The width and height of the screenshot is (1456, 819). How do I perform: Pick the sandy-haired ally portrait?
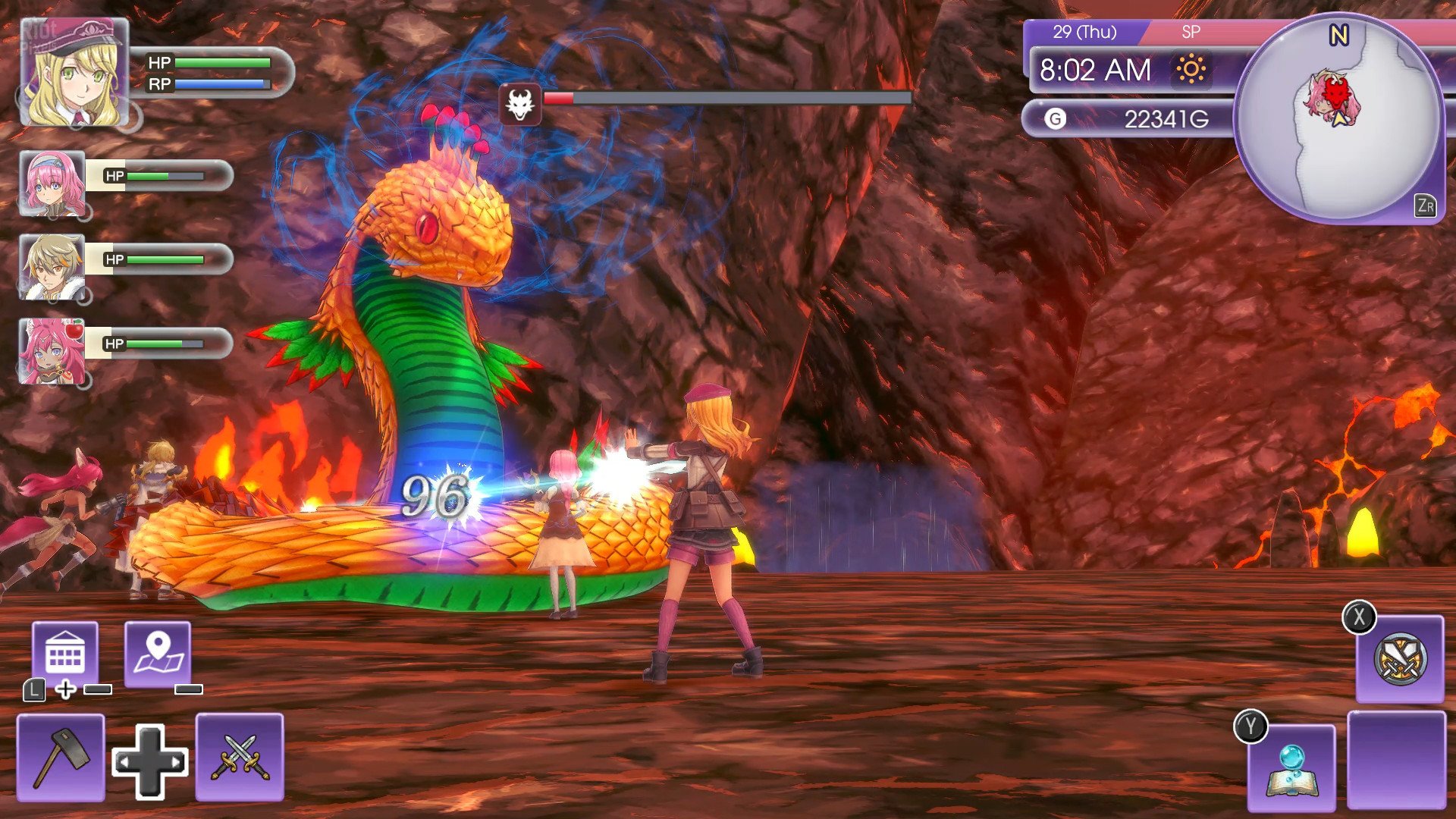point(52,266)
